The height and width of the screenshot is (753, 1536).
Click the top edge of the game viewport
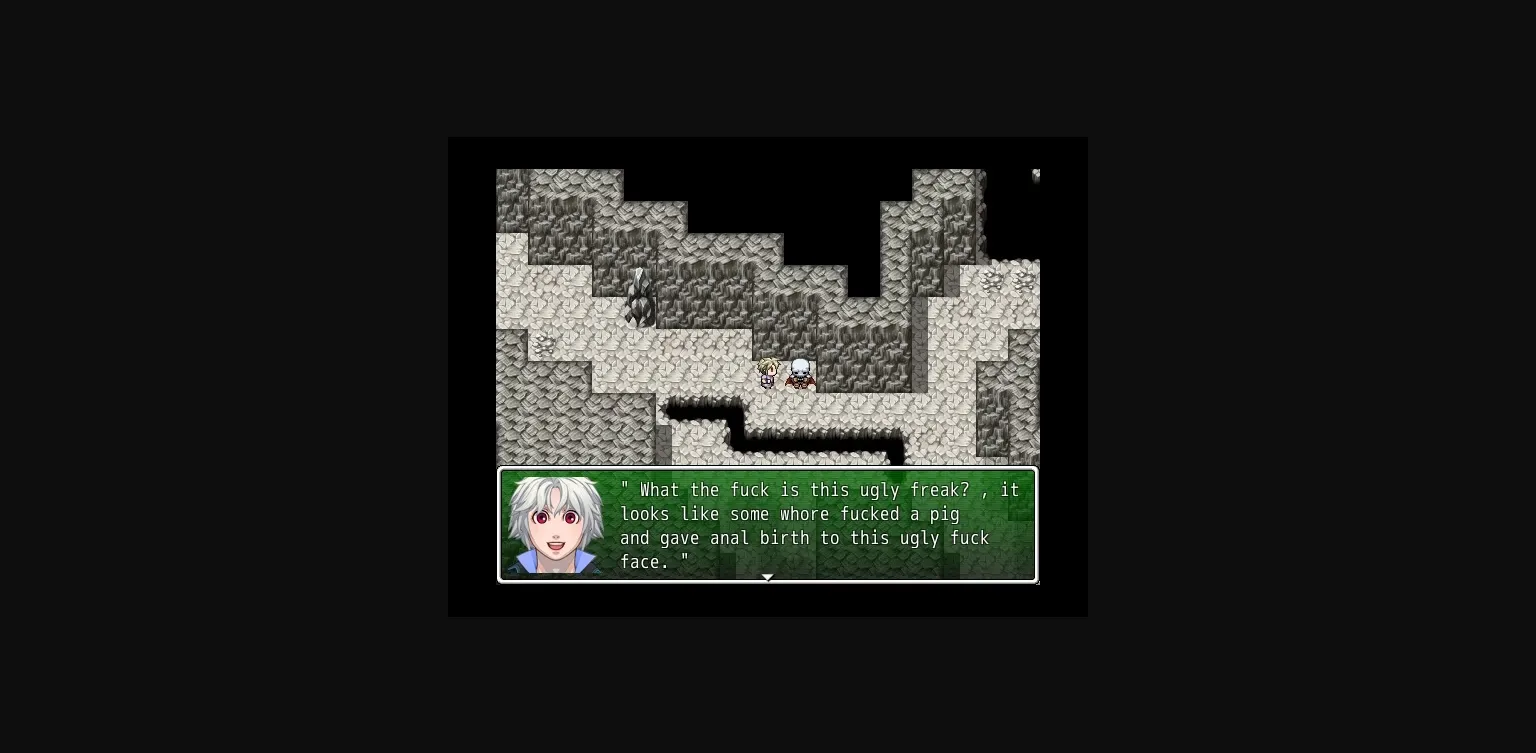[768, 139]
